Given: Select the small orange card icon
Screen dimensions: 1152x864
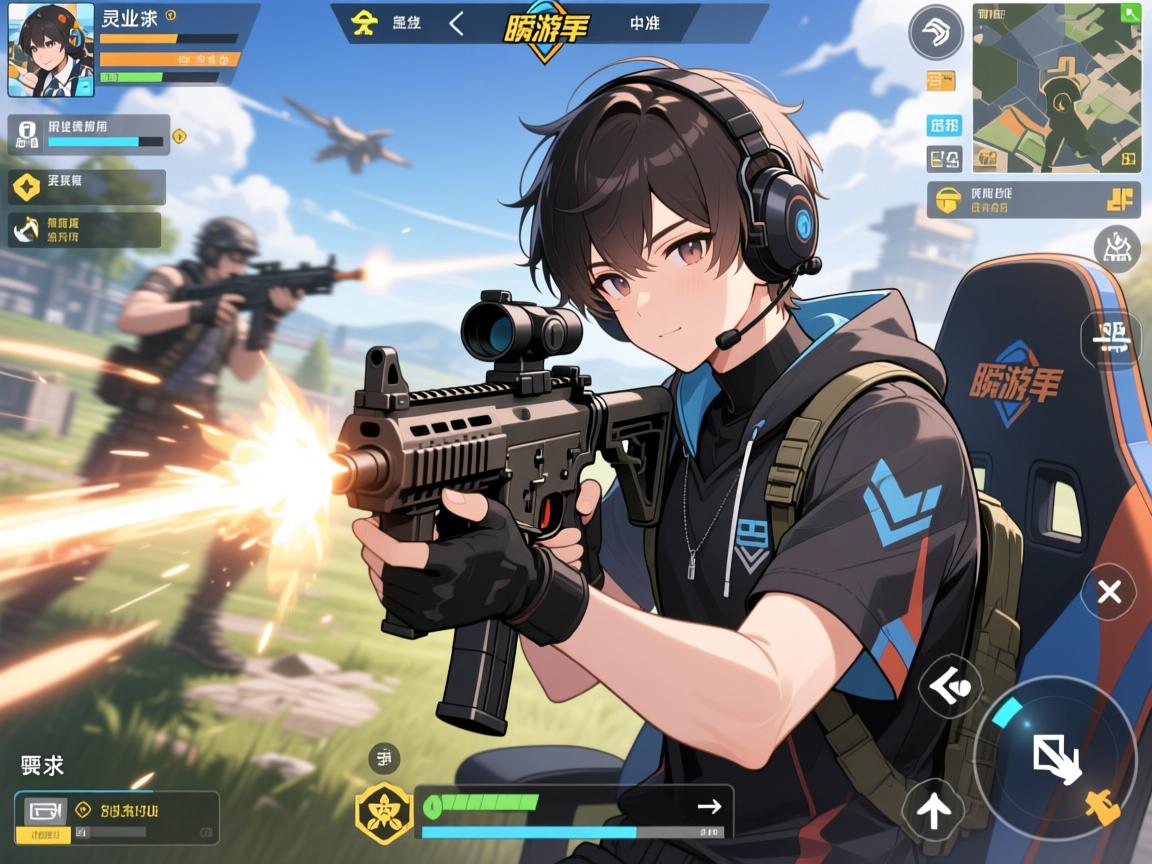Looking at the screenshot, I should [941, 80].
